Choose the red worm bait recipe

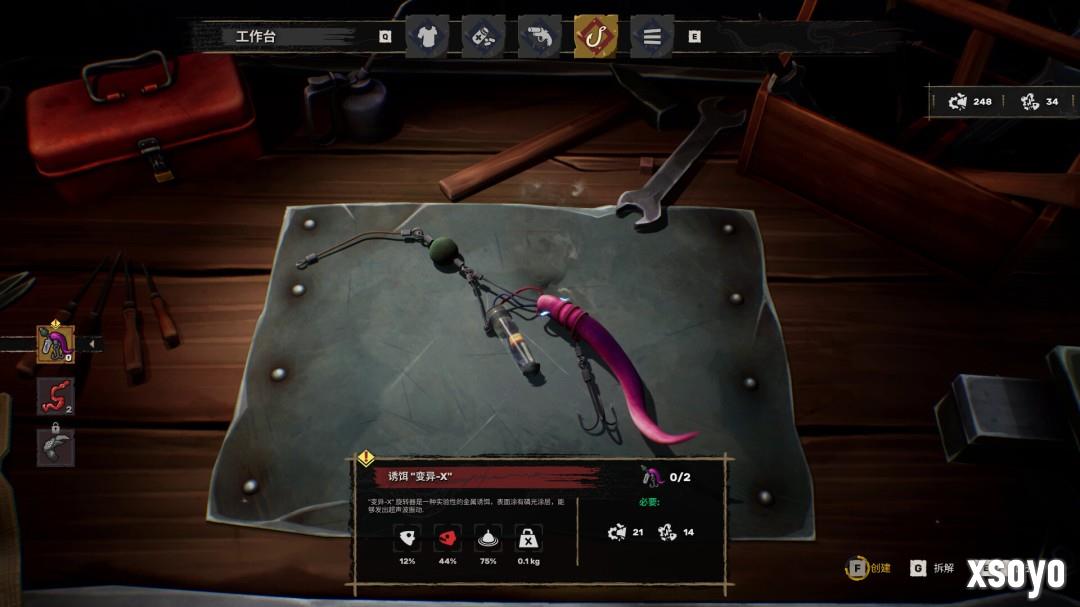click(56, 396)
